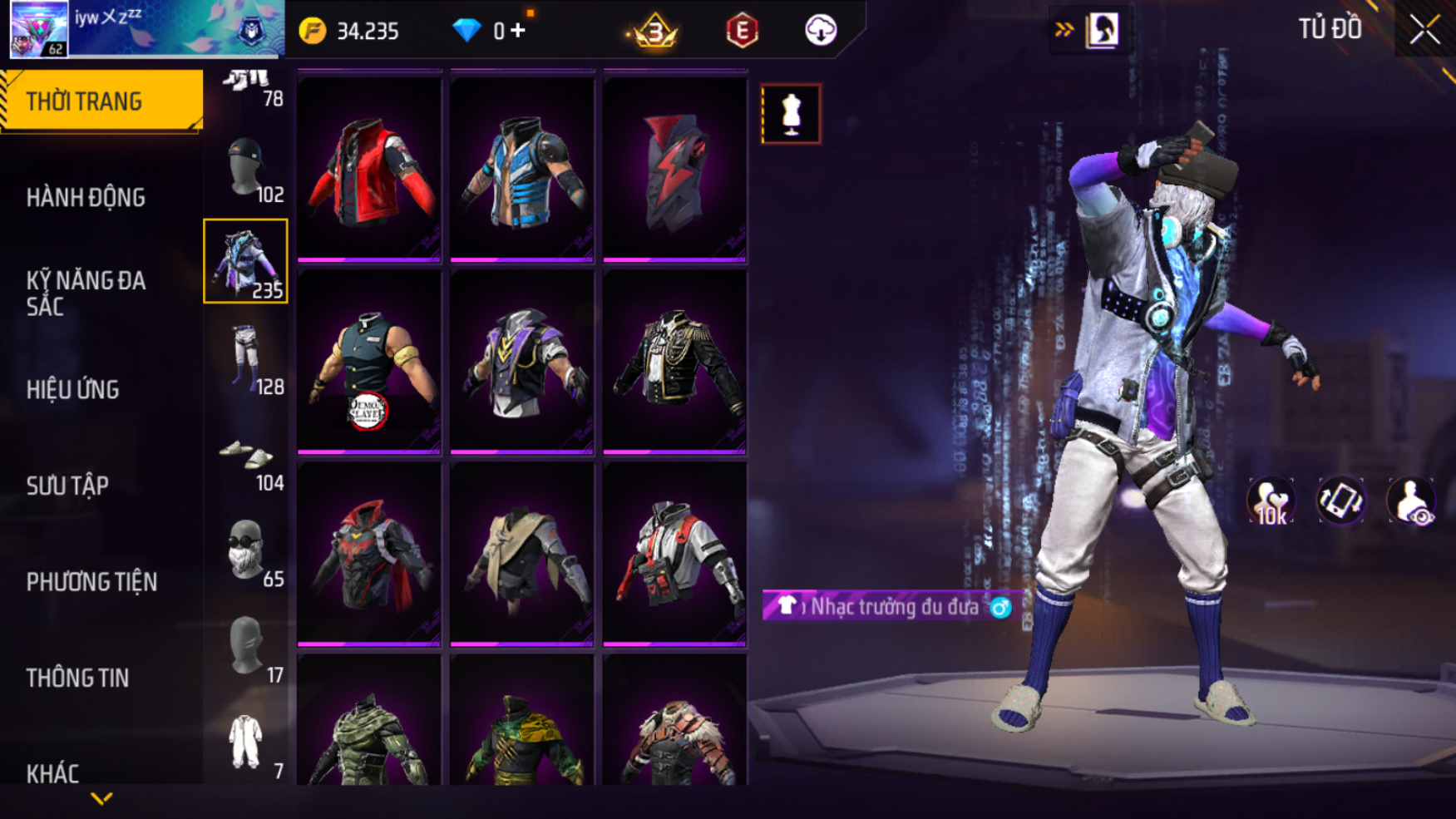Show the Thông Tin section
The image size is (1456, 819).
point(77,678)
